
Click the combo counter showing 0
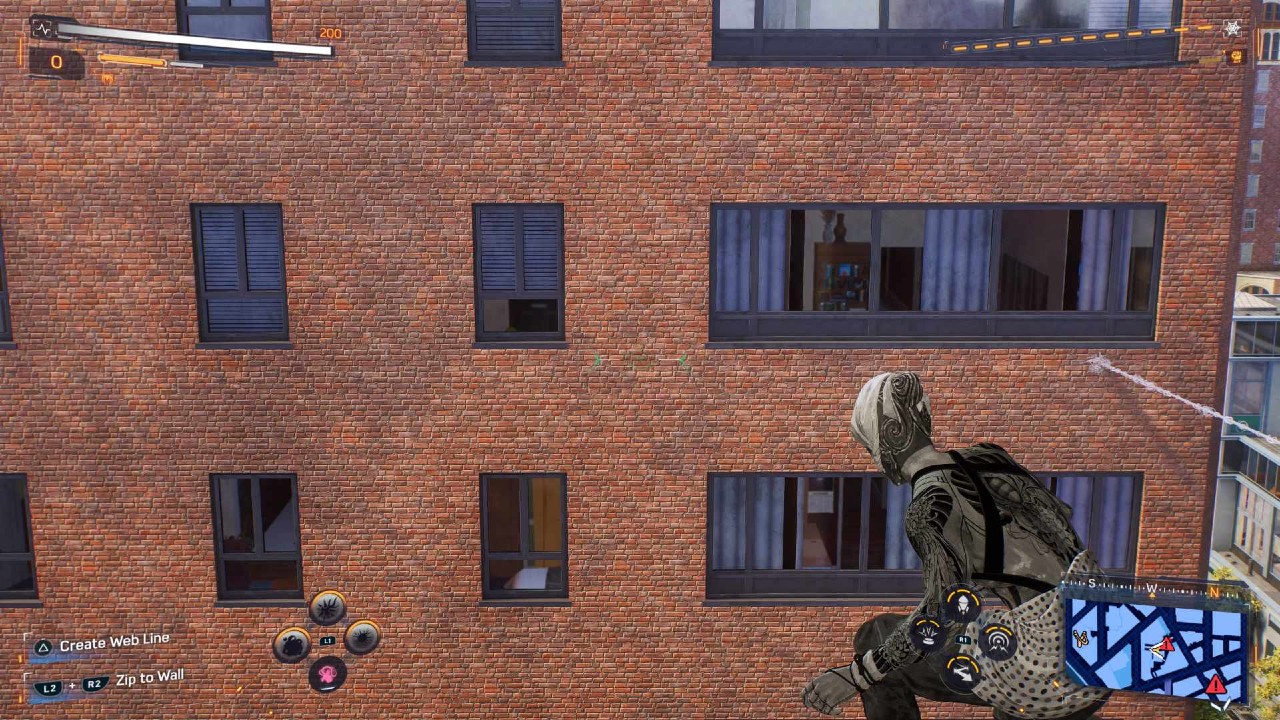click(x=56, y=63)
